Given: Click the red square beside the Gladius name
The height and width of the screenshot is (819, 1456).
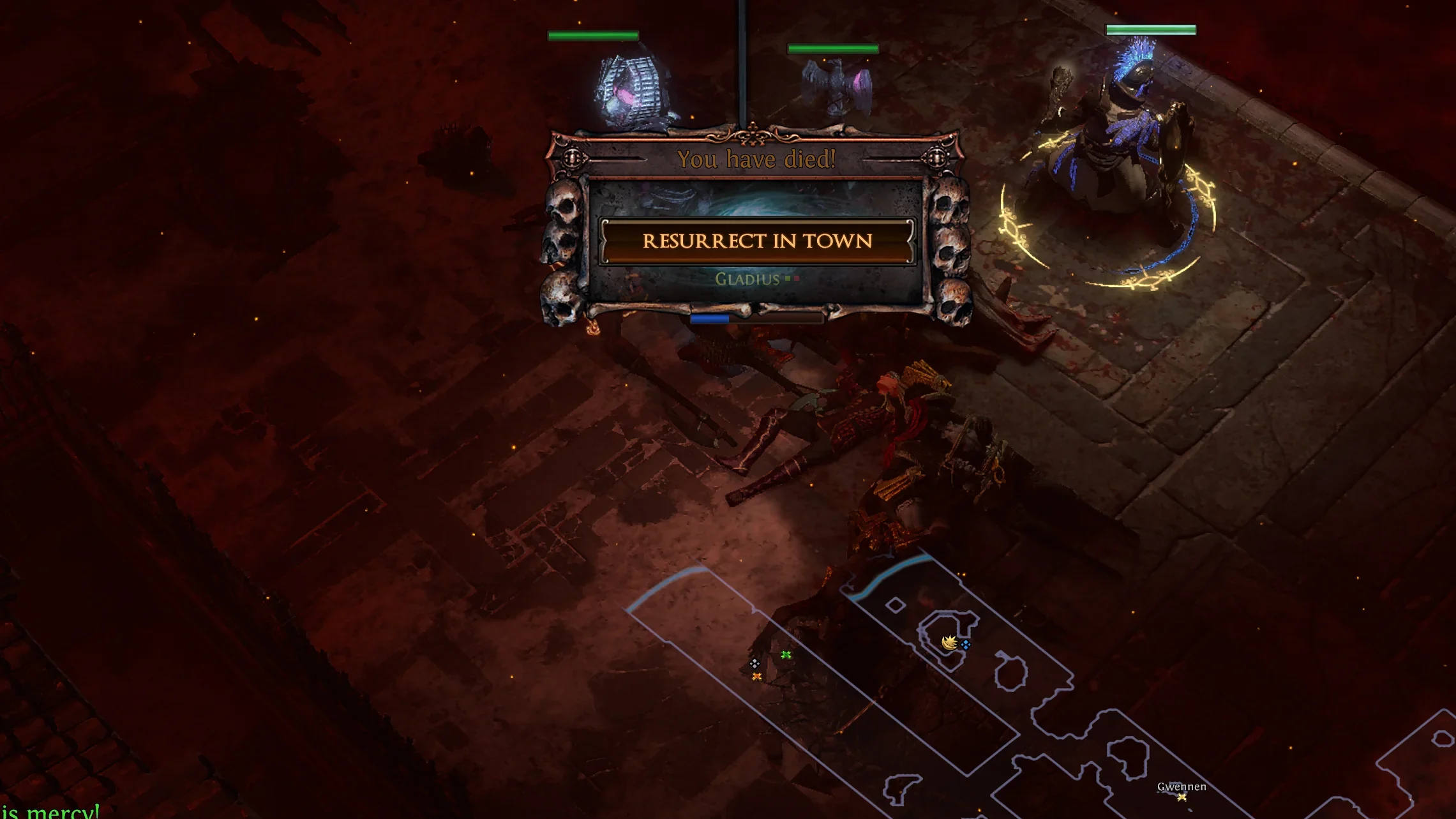Looking at the screenshot, I should click(x=797, y=279).
